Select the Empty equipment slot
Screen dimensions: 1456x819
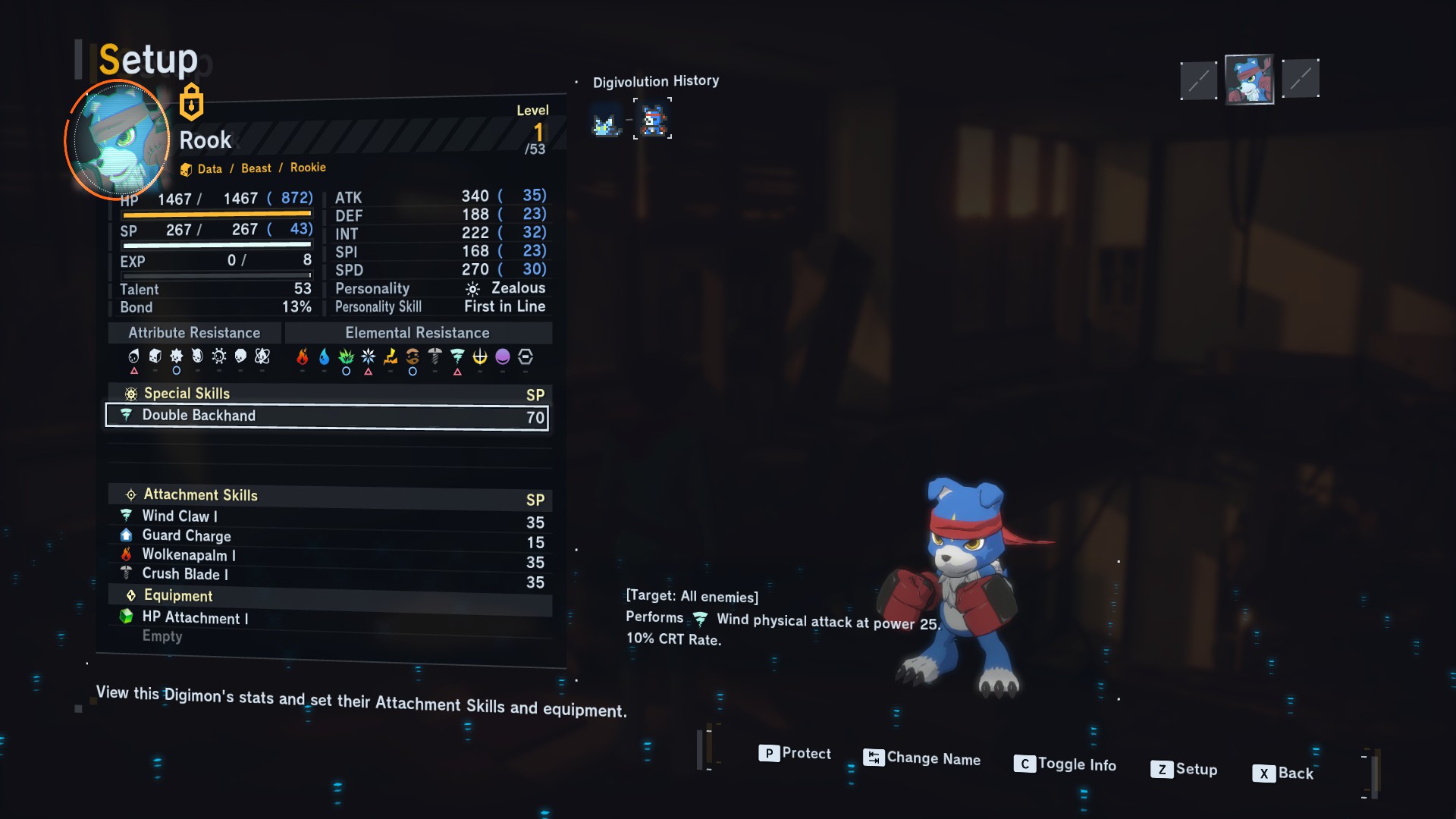pos(162,637)
